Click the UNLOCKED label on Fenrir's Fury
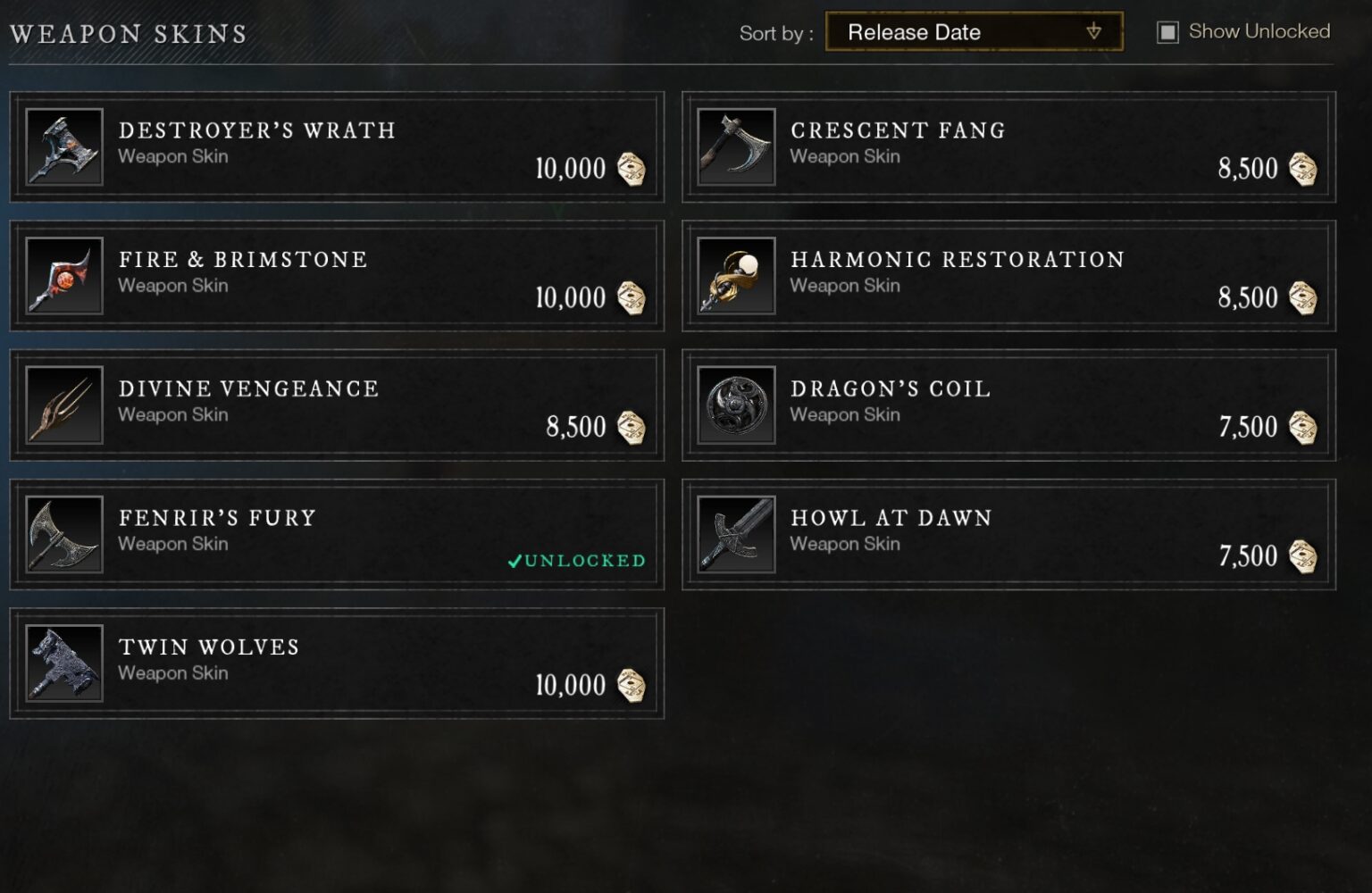 coord(574,562)
